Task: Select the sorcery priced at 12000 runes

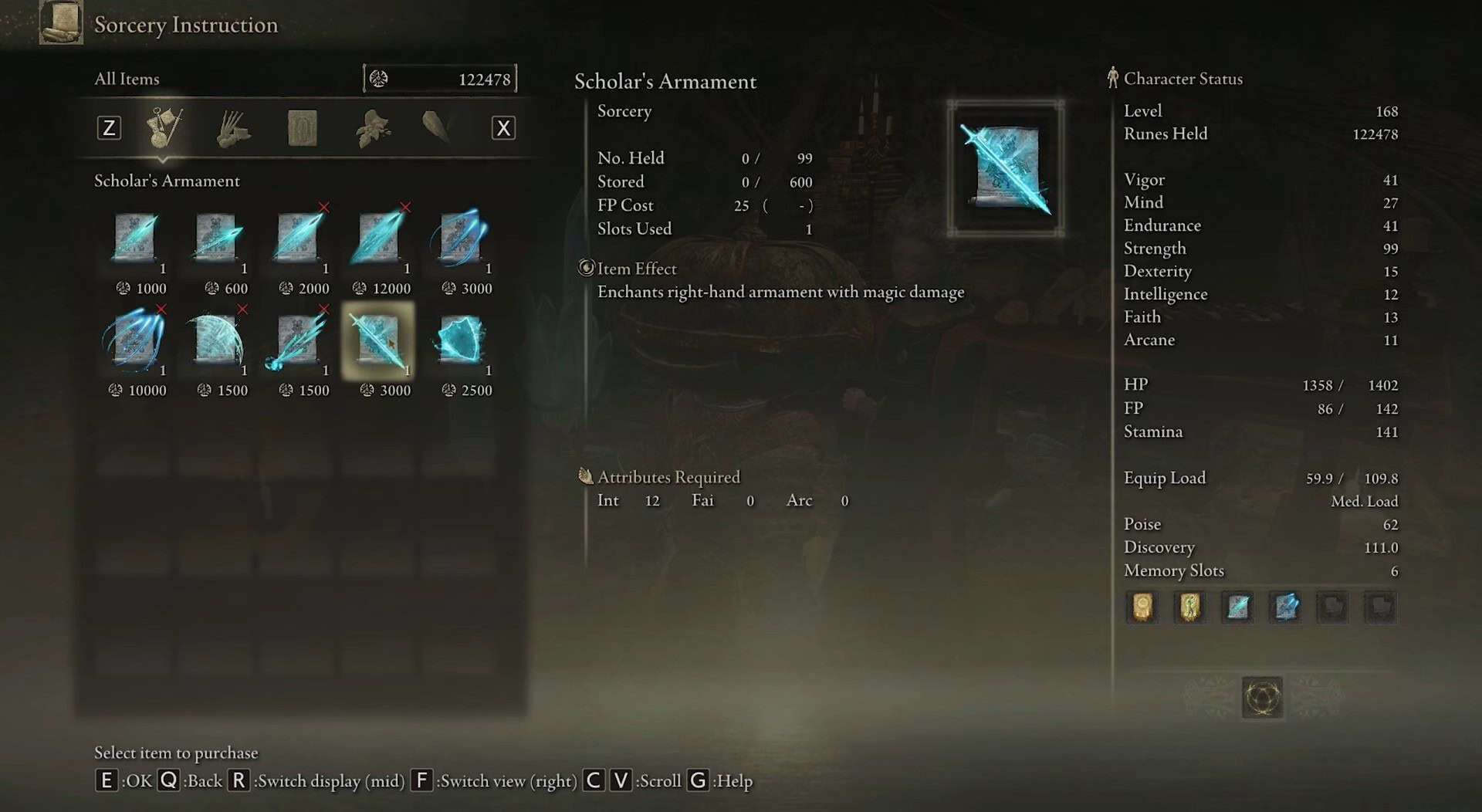Action: 378,238
